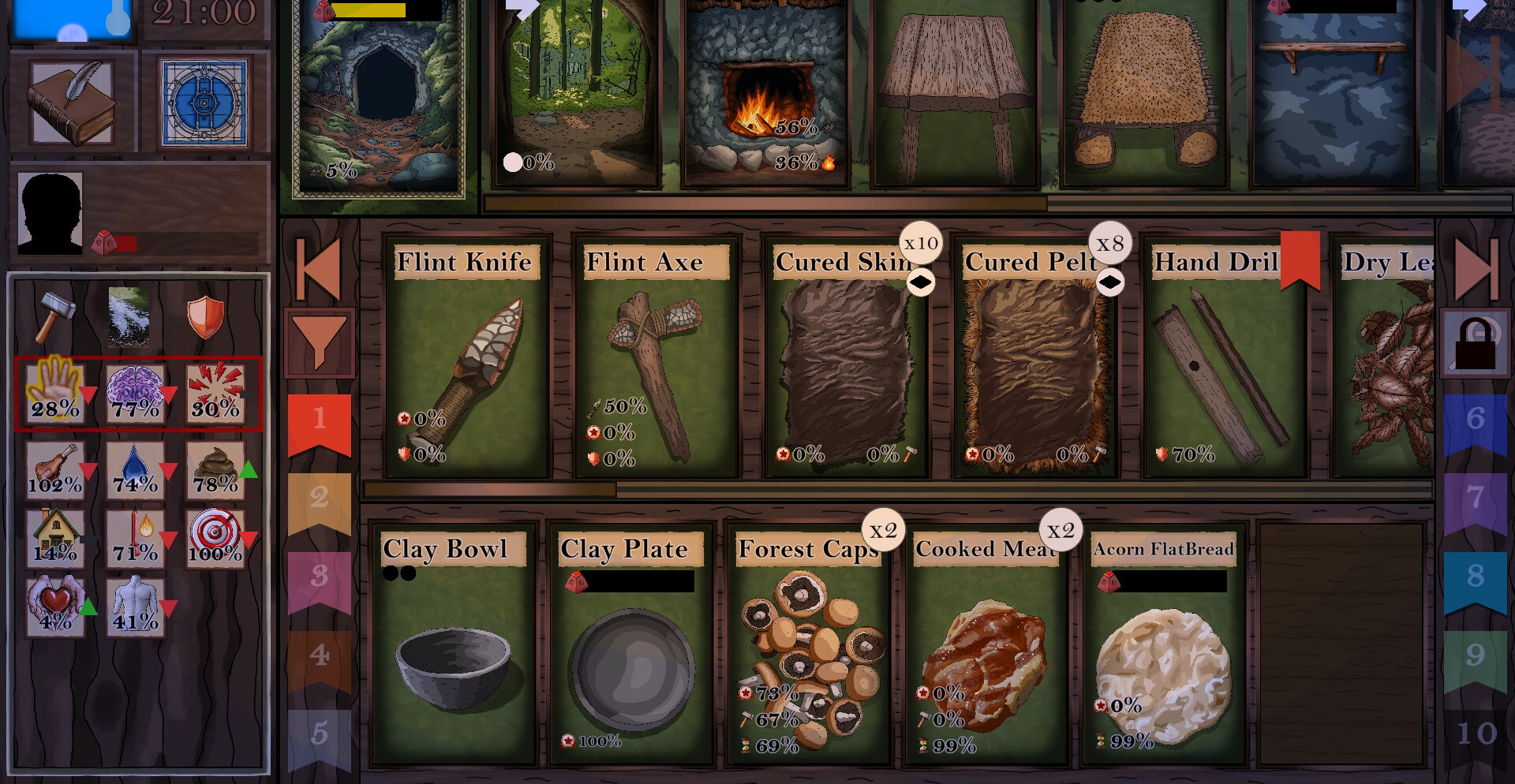Show the hammer crafting tab
The image size is (1515, 784).
click(55, 313)
